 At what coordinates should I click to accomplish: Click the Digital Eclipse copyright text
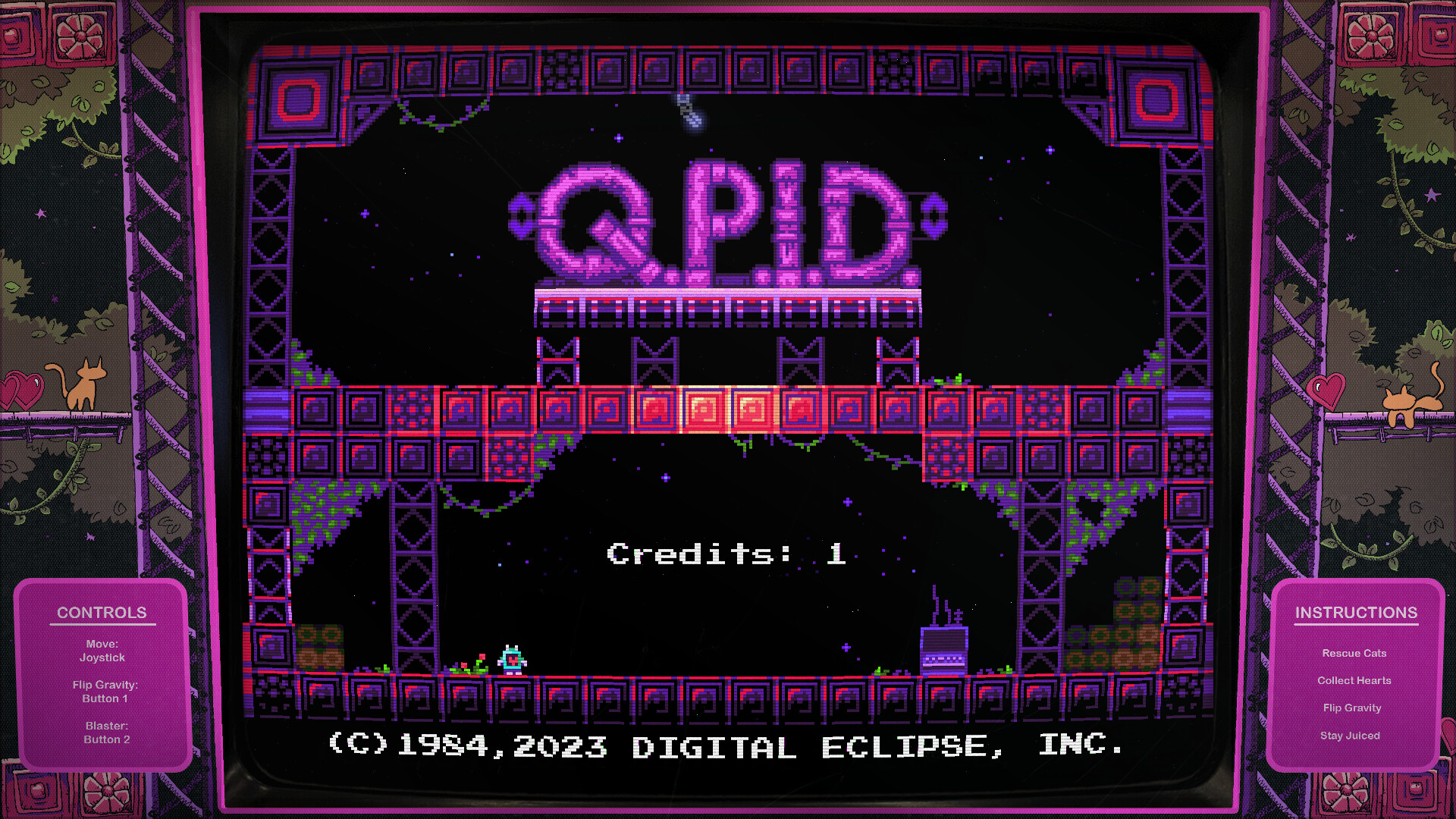coord(724,747)
